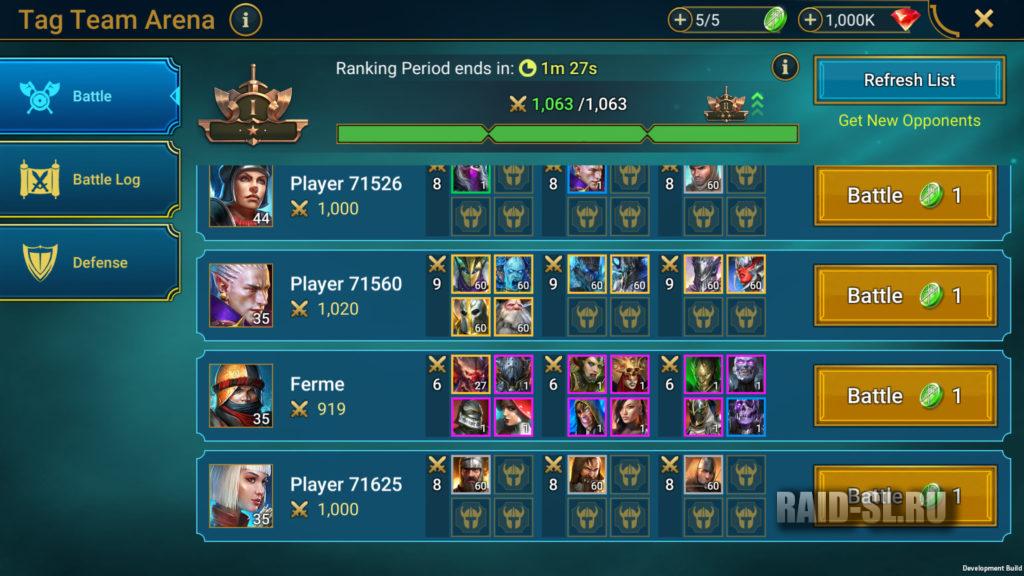Open the Battle Log tab
This screenshot has width=1024, height=576.
[x=90, y=180]
